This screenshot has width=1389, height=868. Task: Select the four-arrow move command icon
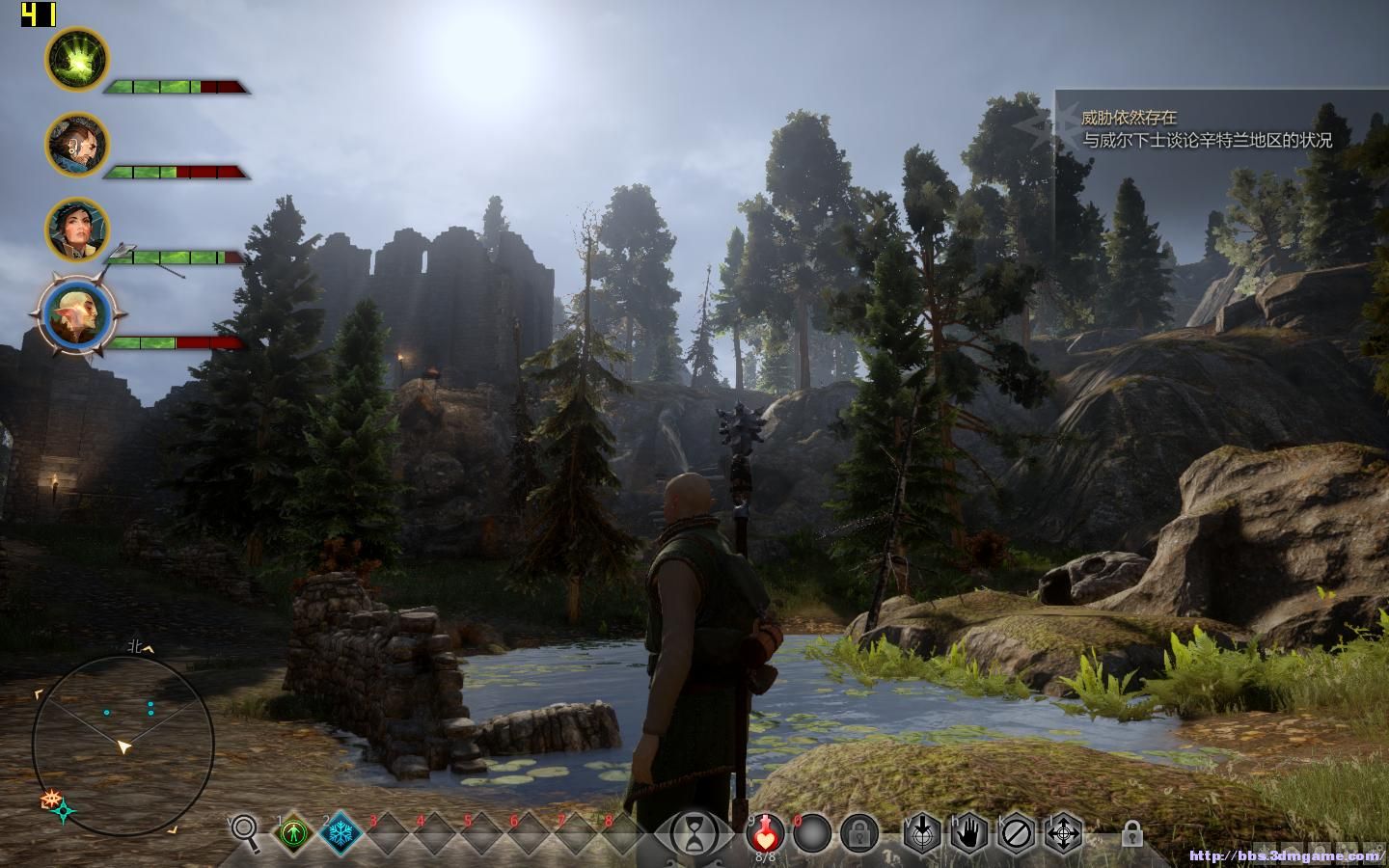[1063, 832]
